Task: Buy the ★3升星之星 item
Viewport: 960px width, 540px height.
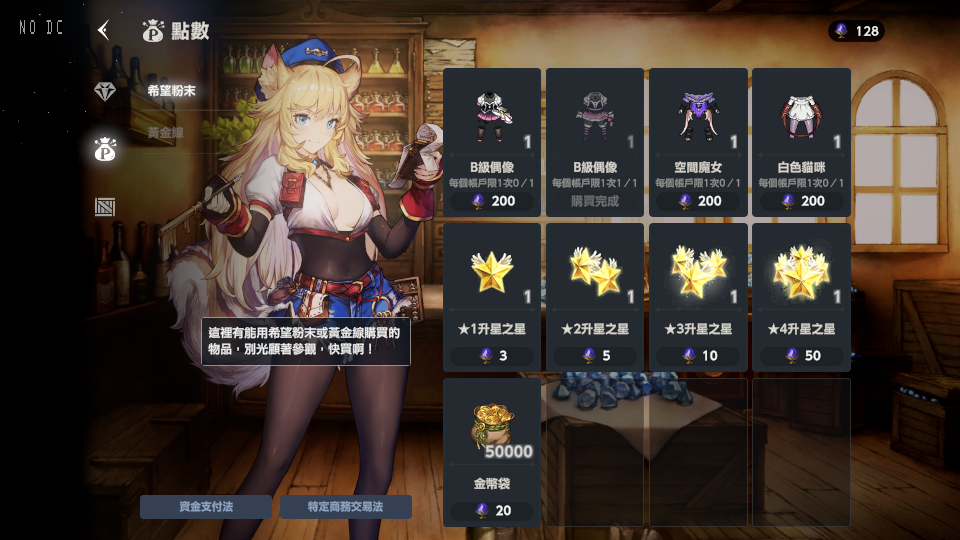Action: [x=698, y=297]
